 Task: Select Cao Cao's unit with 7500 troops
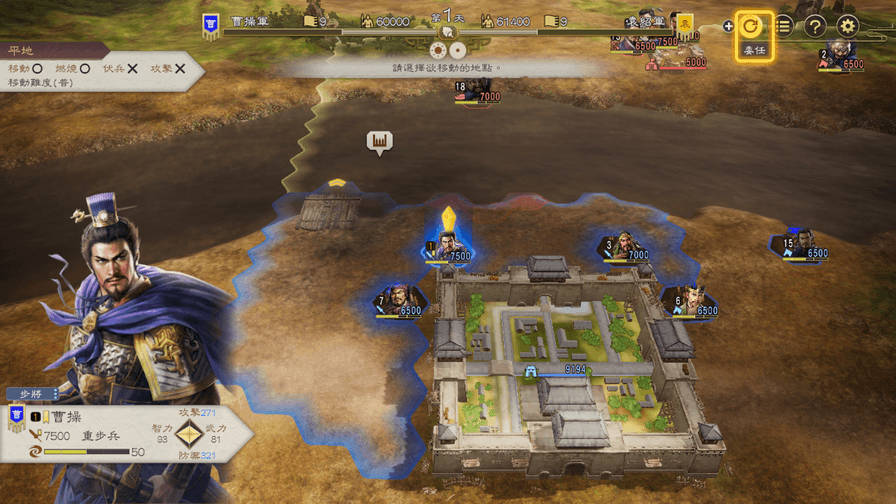(x=447, y=246)
